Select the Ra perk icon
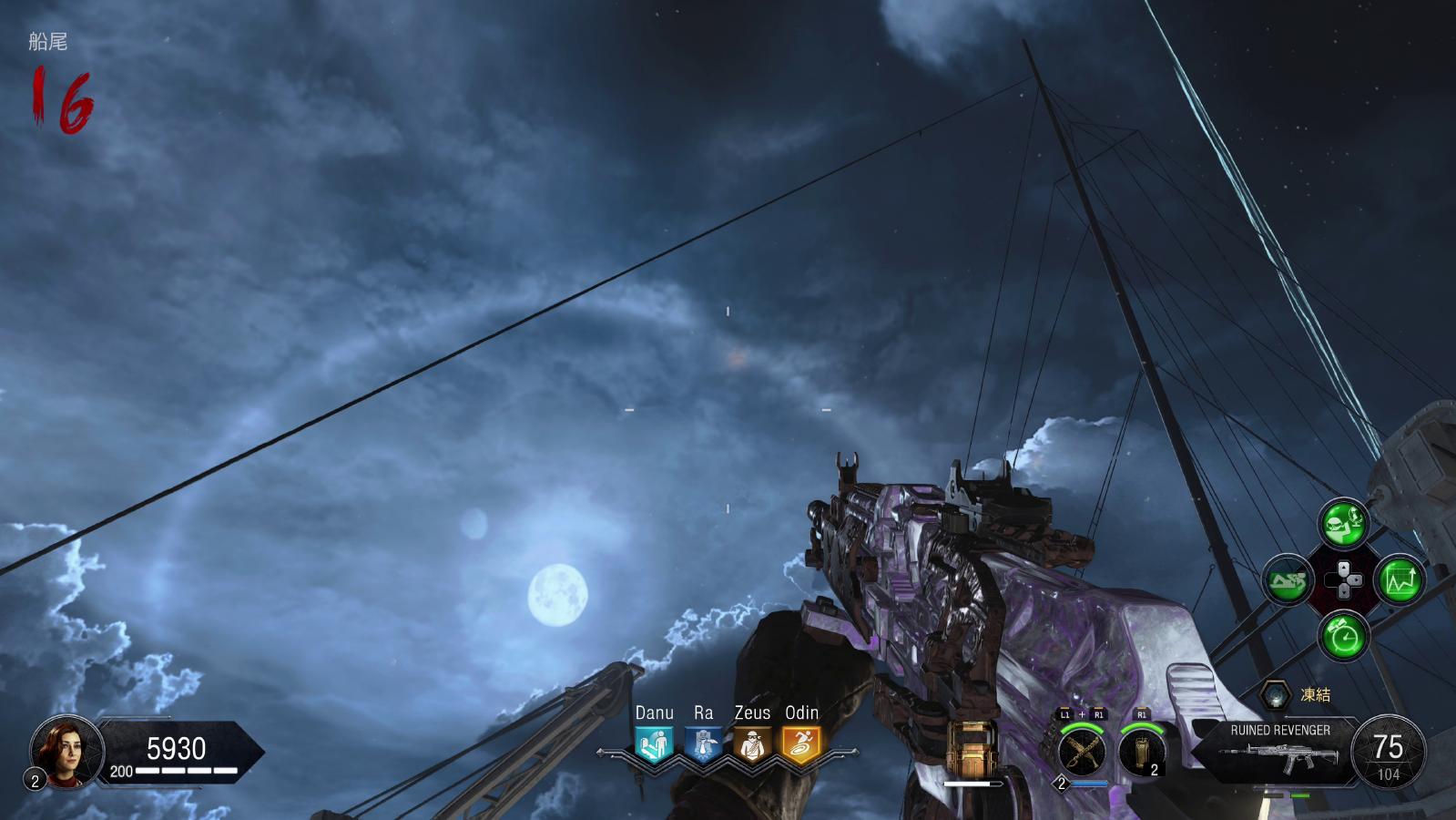1456x820 pixels. (x=703, y=745)
